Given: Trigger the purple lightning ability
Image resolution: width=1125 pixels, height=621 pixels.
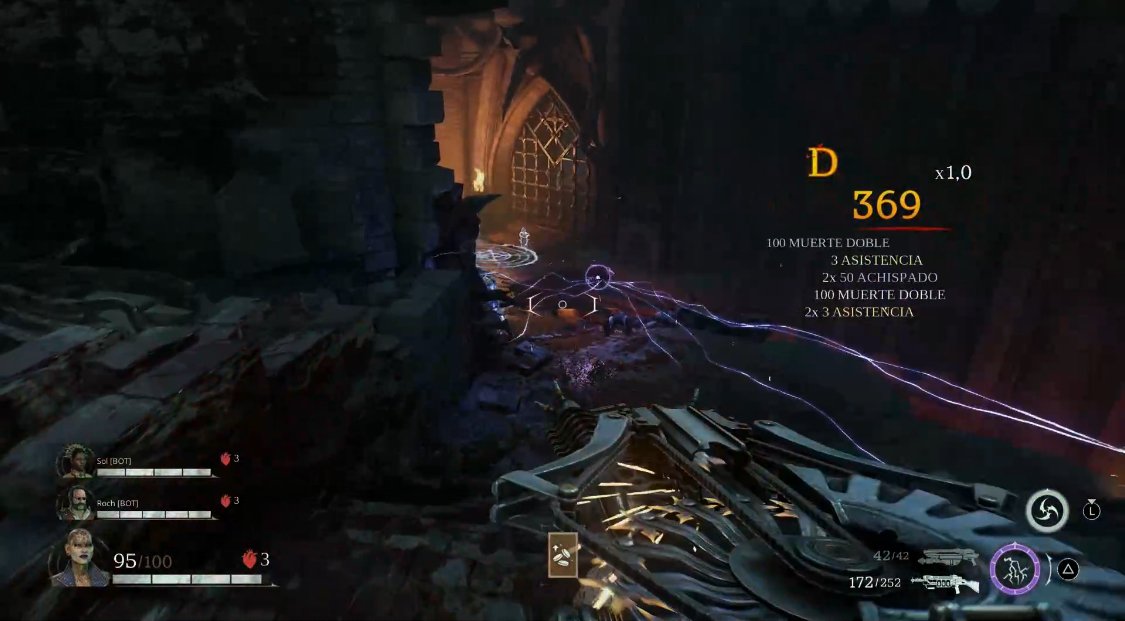Looking at the screenshot, I should [1014, 570].
